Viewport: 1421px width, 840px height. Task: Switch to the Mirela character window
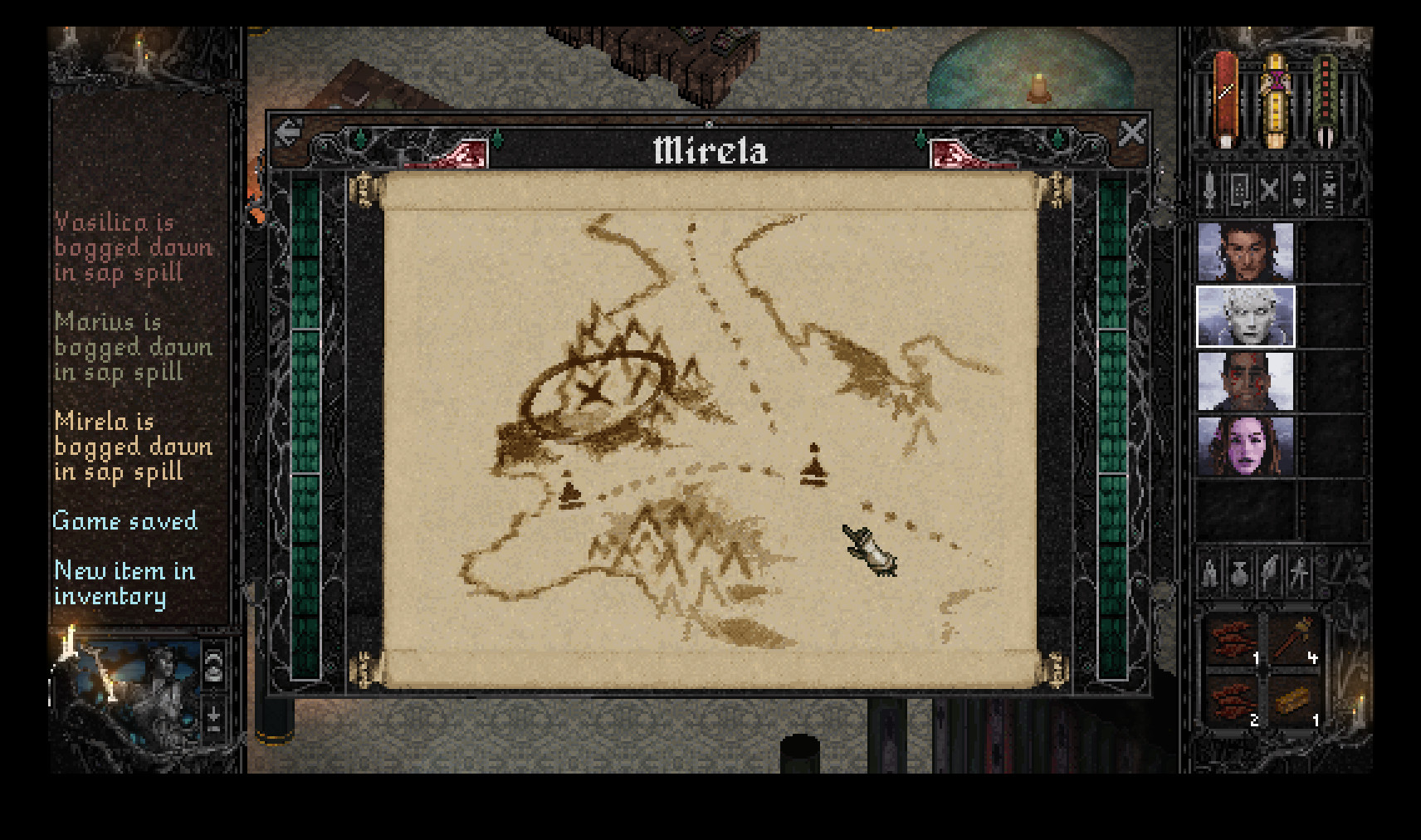710,151
